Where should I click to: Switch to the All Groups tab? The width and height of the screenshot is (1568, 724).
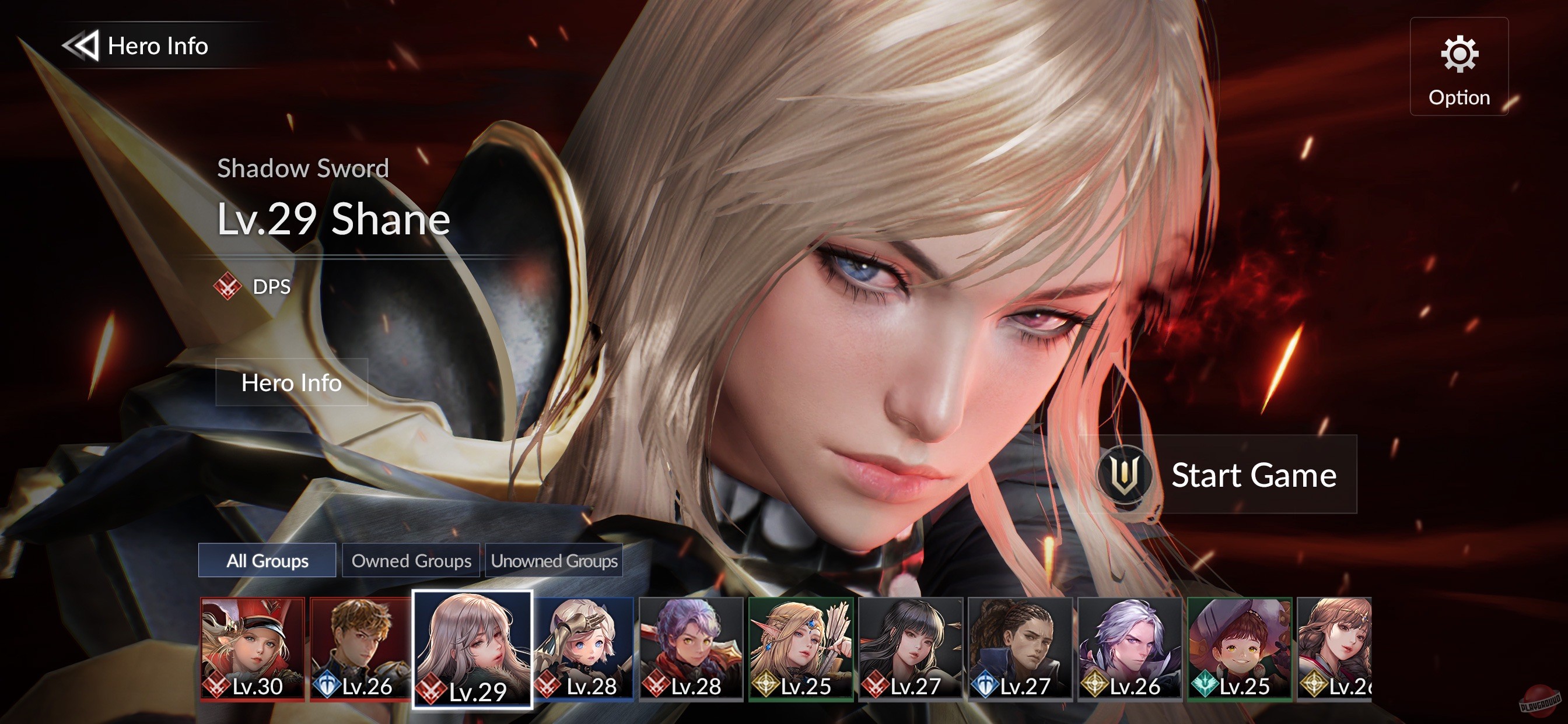point(267,561)
